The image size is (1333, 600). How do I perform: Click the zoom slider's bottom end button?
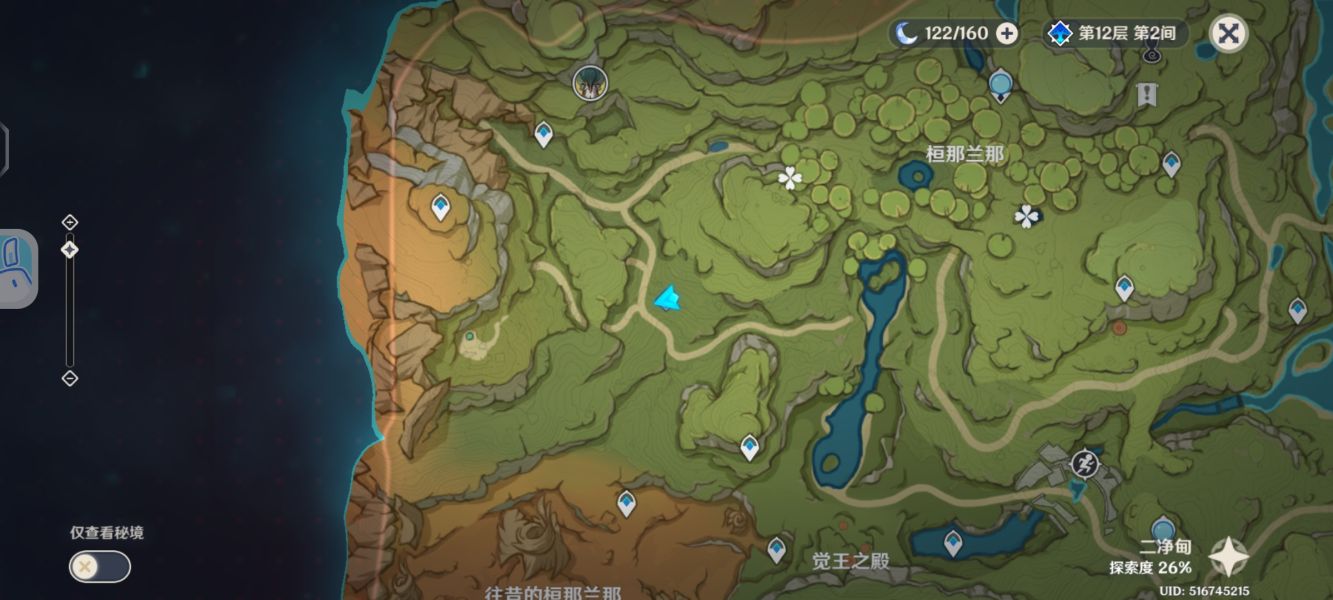[x=69, y=378]
